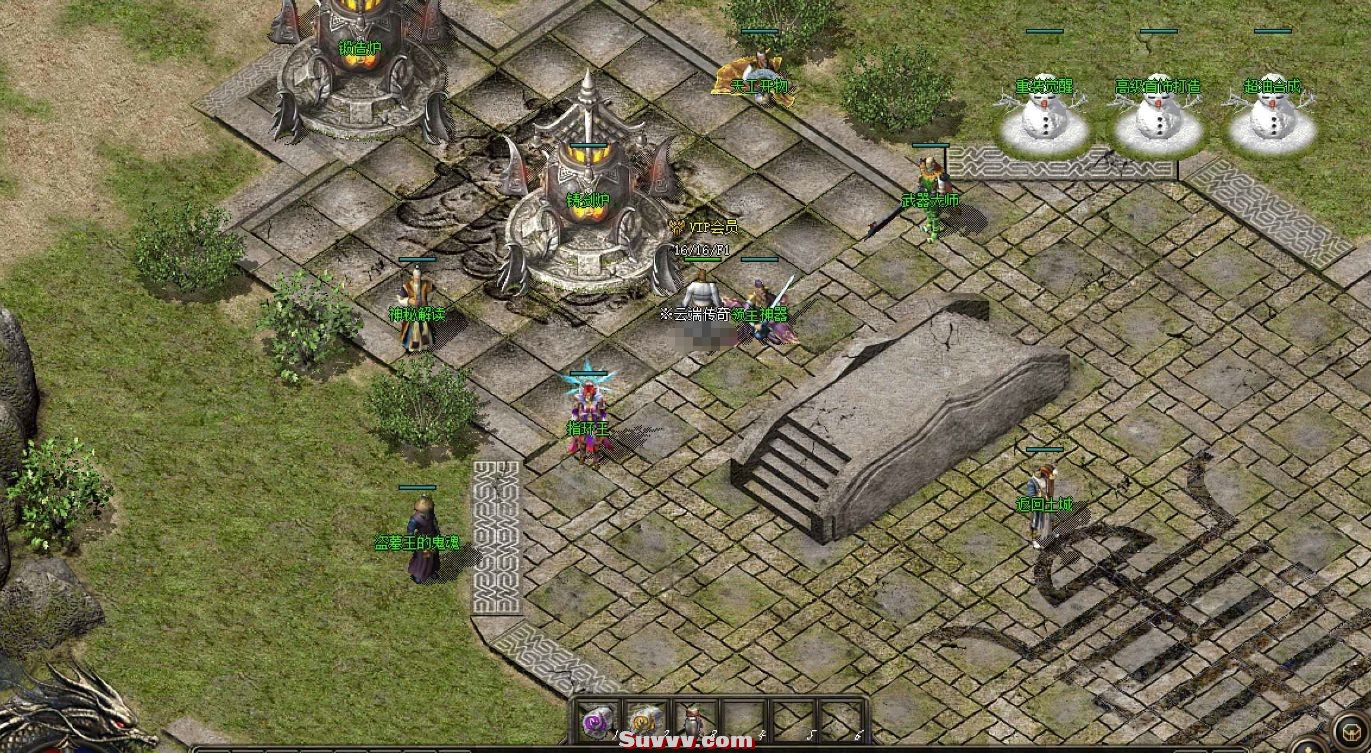Open the round emblem button at bottom right
The height and width of the screenshot is (753, 1371).
point(1352,730)
